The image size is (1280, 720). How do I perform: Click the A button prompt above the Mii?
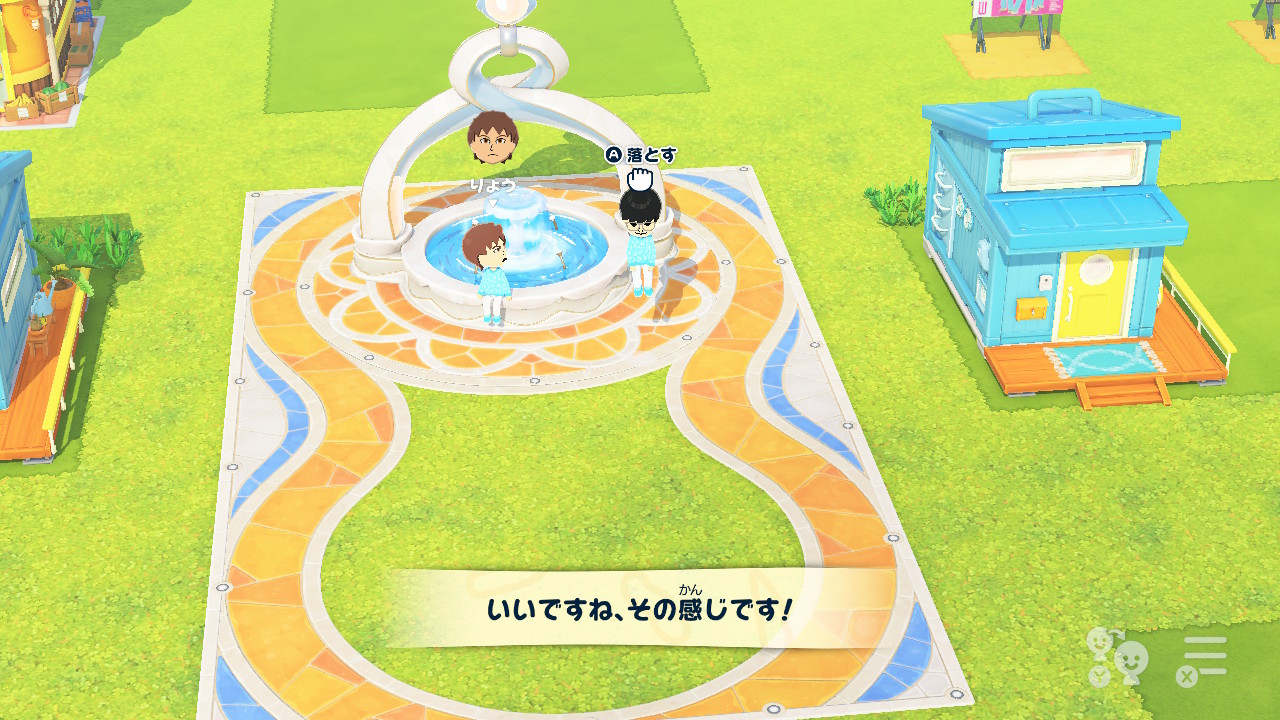[x=614, y=156]
